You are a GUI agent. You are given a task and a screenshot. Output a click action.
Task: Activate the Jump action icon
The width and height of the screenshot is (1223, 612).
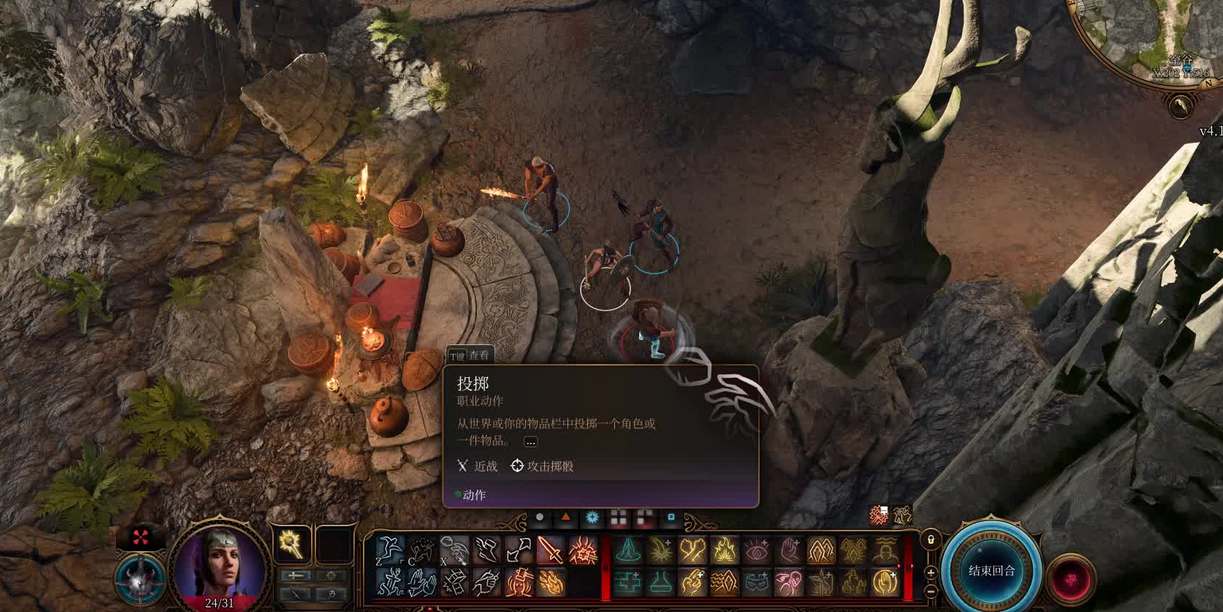tap(388, 550)
